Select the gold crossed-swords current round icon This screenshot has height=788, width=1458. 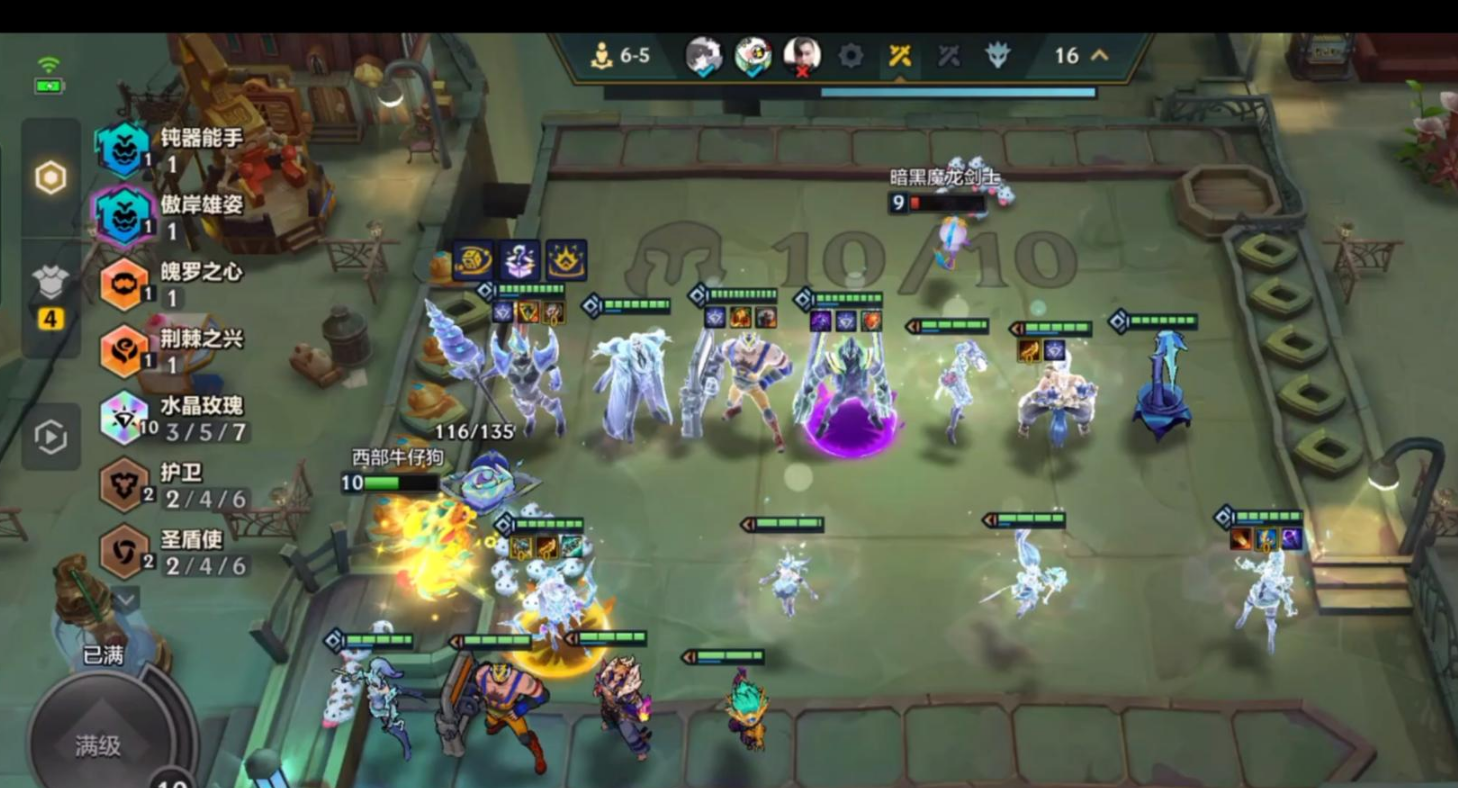tap(900, 56)
